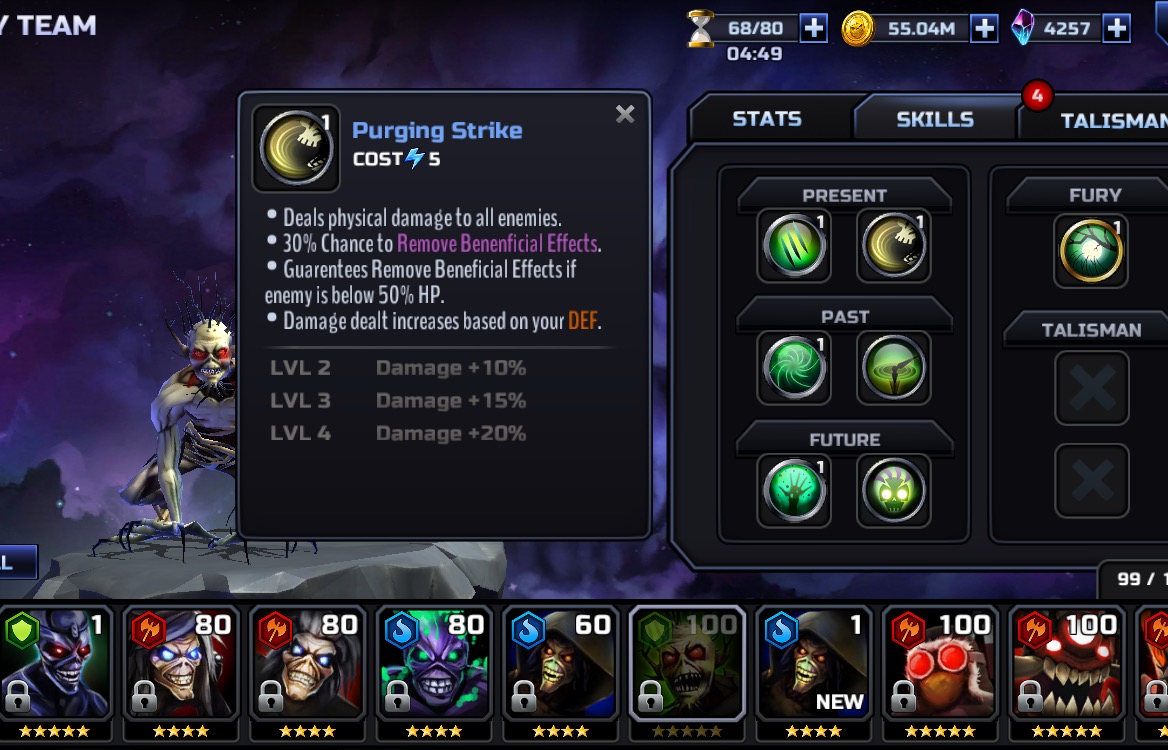Select the green swirl Past skill
The width and height of the screenshot is (1168, 750).
[x=794, y=367]
